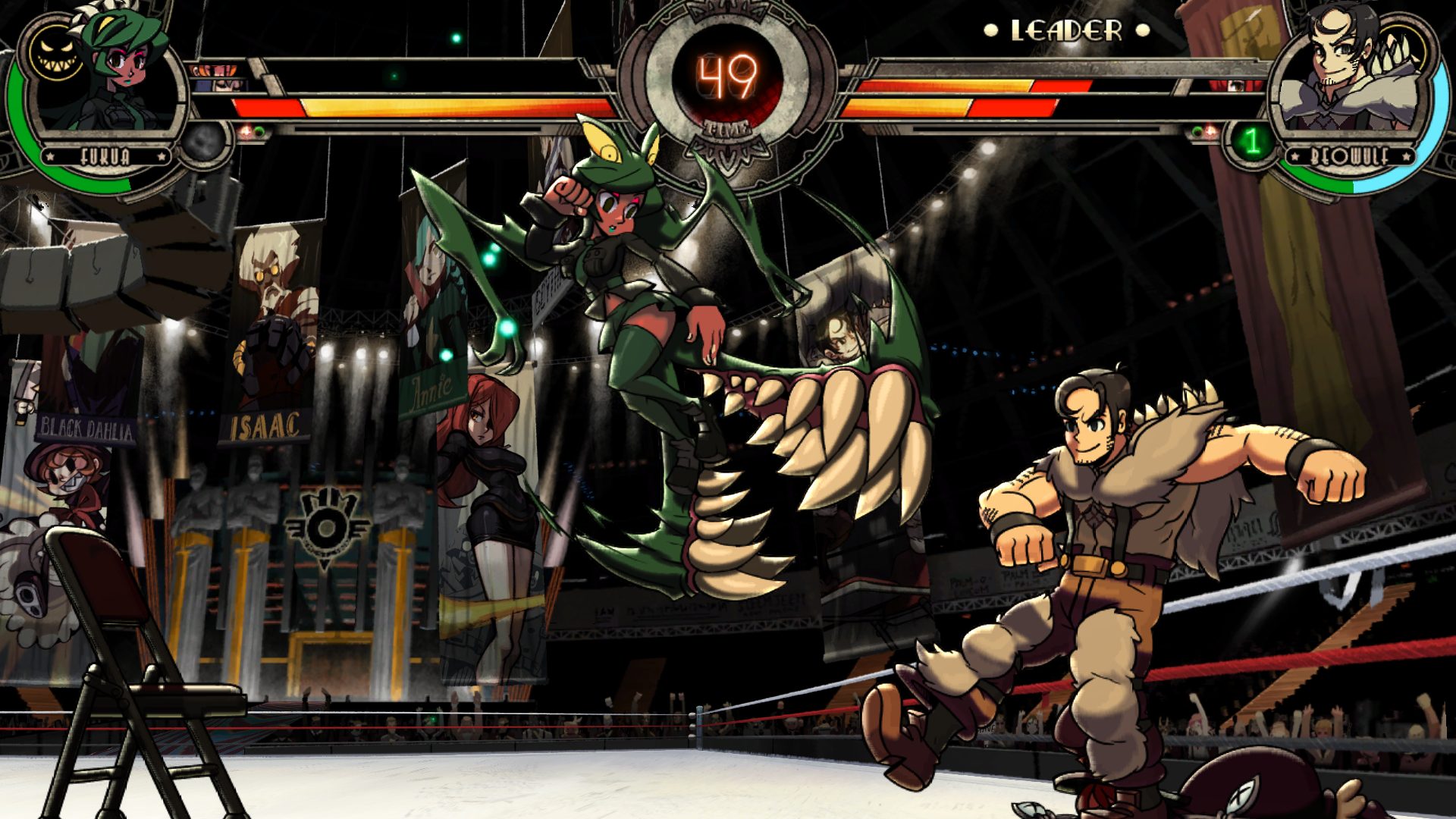Viewport: 1456px width, 819px height.
Task: Select the Beowulf name plate
Action: [x=1350, y=156]
